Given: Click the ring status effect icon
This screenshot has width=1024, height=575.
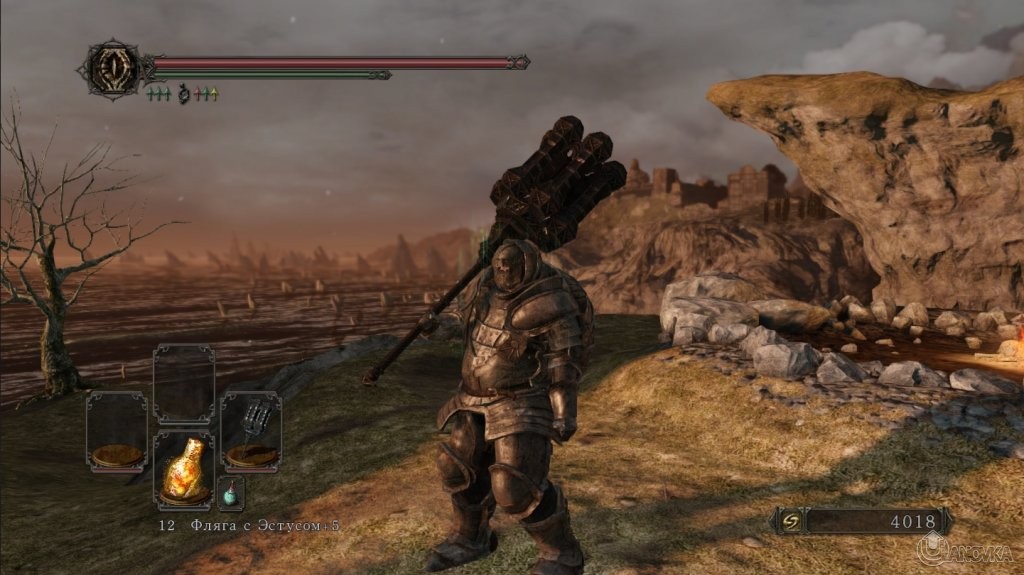Looking at the screenshot, I should point(183,95).
